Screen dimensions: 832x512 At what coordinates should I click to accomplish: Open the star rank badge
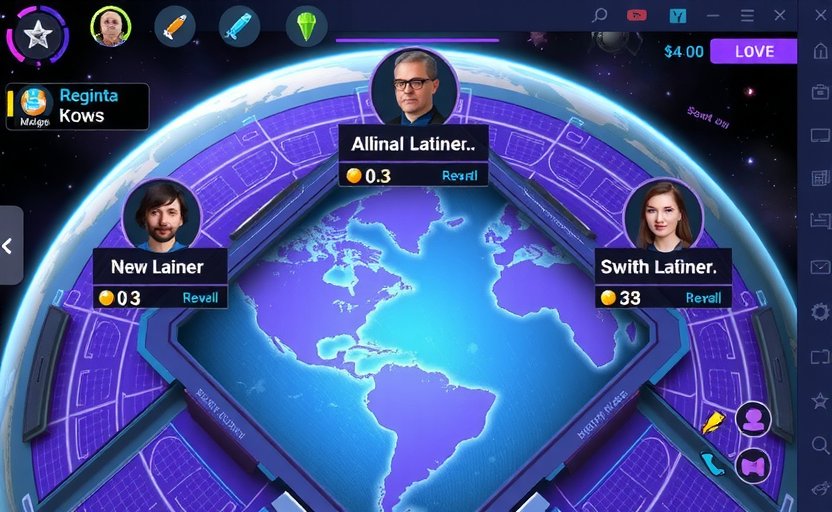point(37,37)
